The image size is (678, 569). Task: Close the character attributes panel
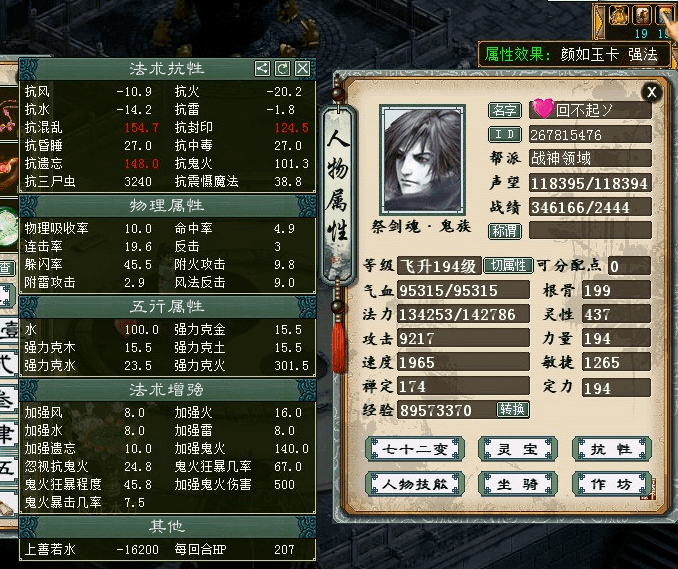(652, 92)
